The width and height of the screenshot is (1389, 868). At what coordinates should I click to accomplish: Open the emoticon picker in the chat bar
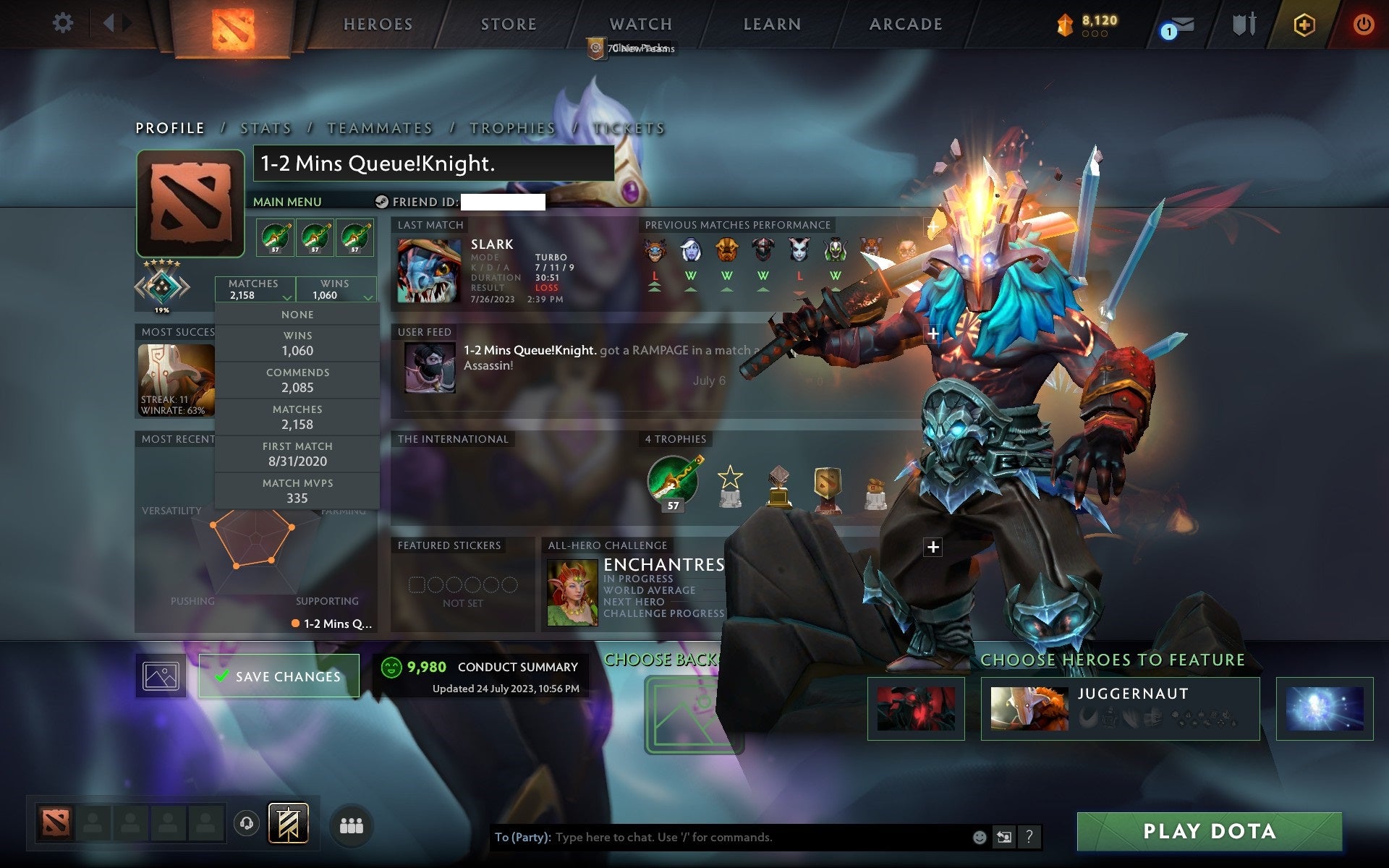(980, 838)
